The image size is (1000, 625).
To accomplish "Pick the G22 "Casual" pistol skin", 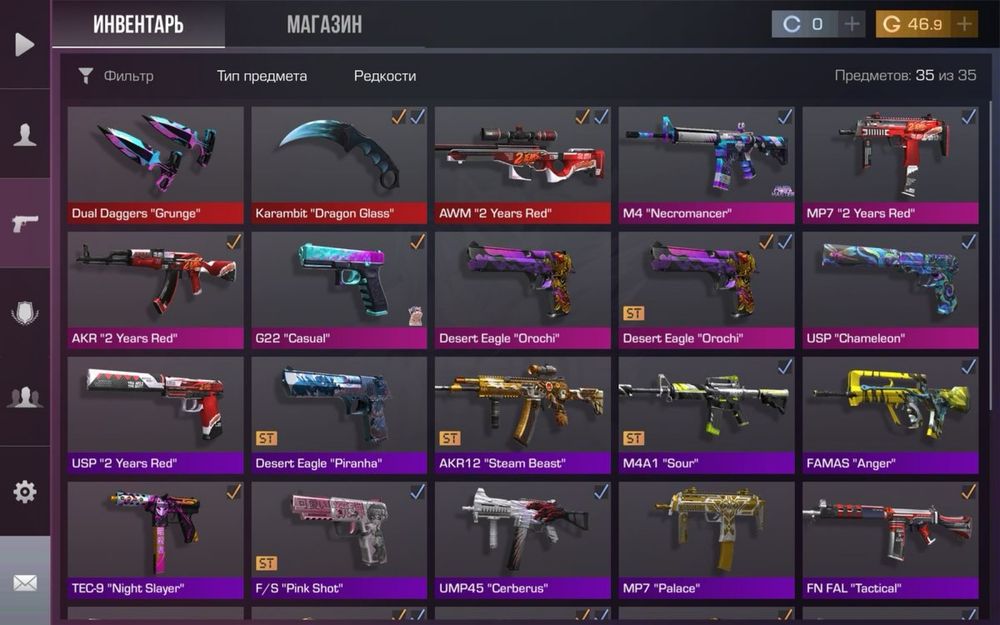I will click(x=339, y=289).
